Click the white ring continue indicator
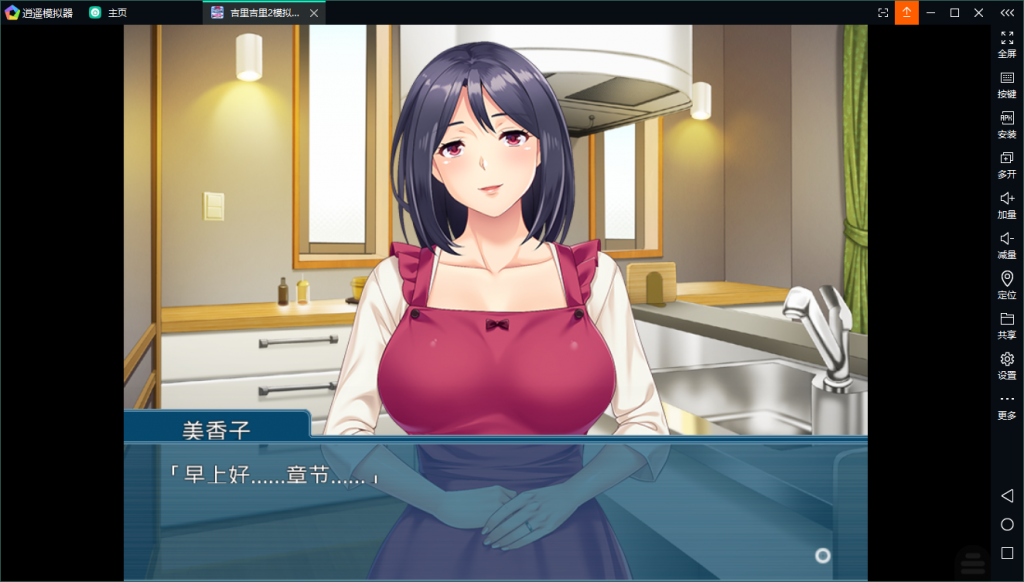The width and height of the screenshot is (1024, 582). 822,555
